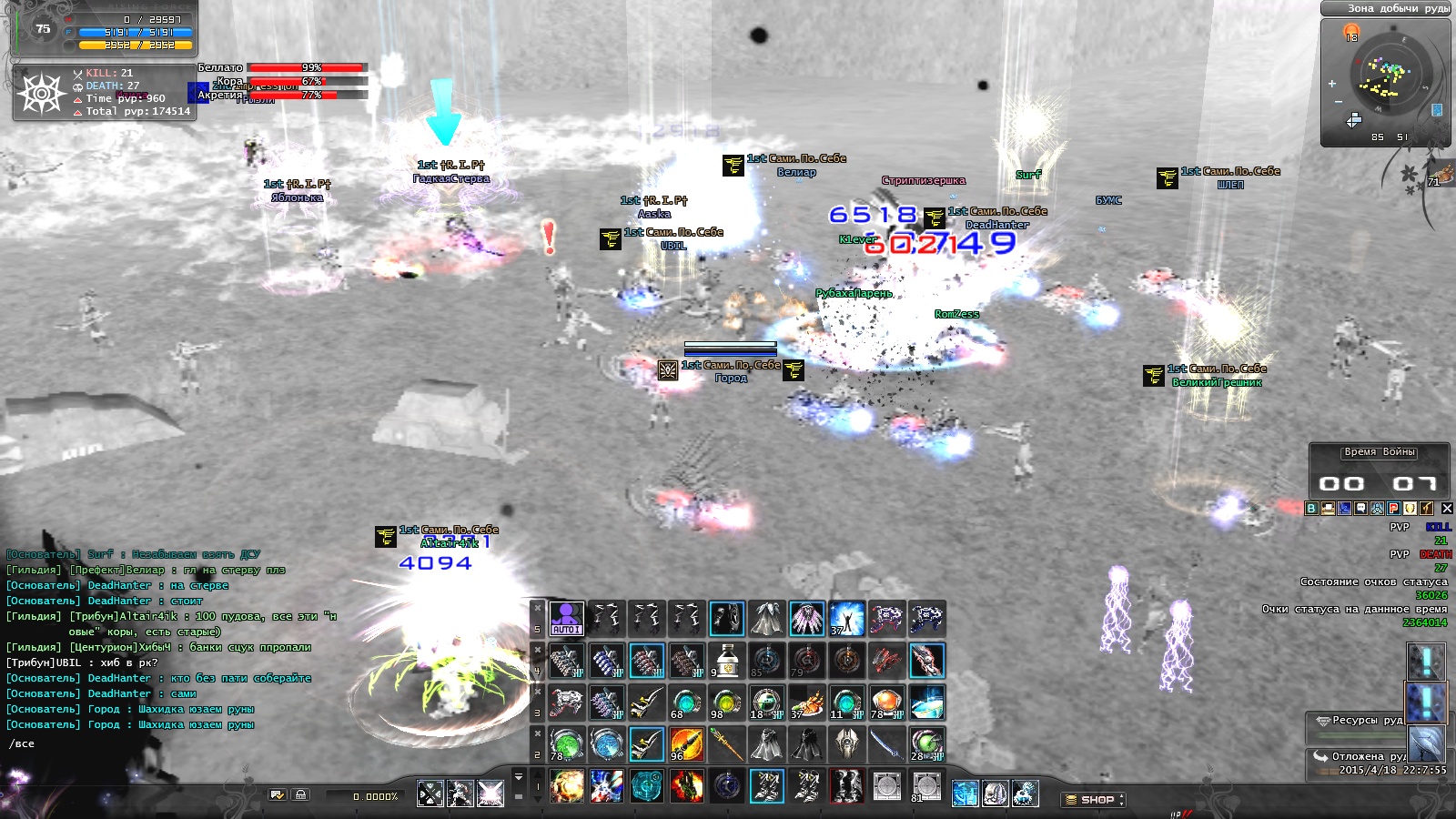Select the blue sword hotbar slot
Screen dimensions: 1456x819
tap(886, 744)
